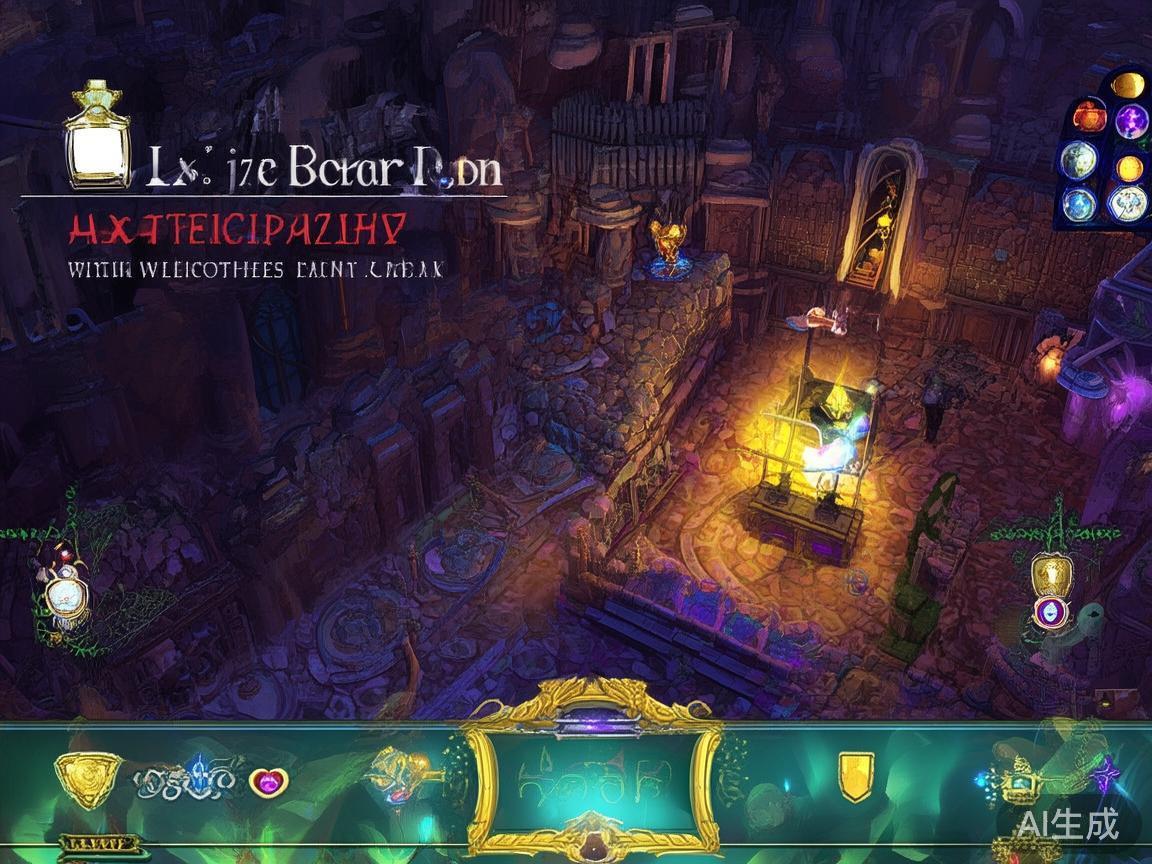The width and height of the screenshot is (1152, 864).
Task: Click the gold crest shield icon in bottom bar
Action: [x=88, y=778]
